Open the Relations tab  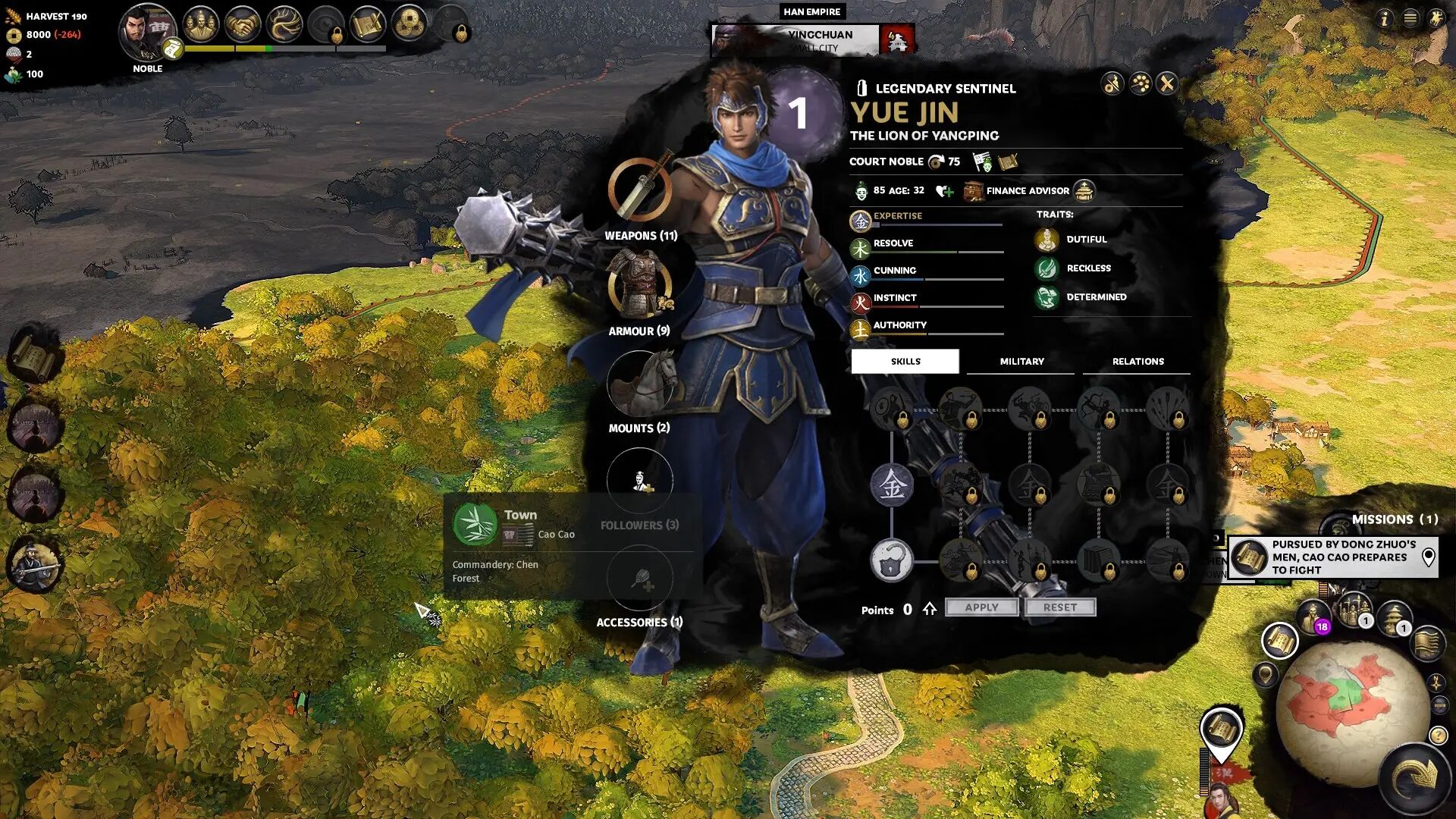tap(1137, 362)
